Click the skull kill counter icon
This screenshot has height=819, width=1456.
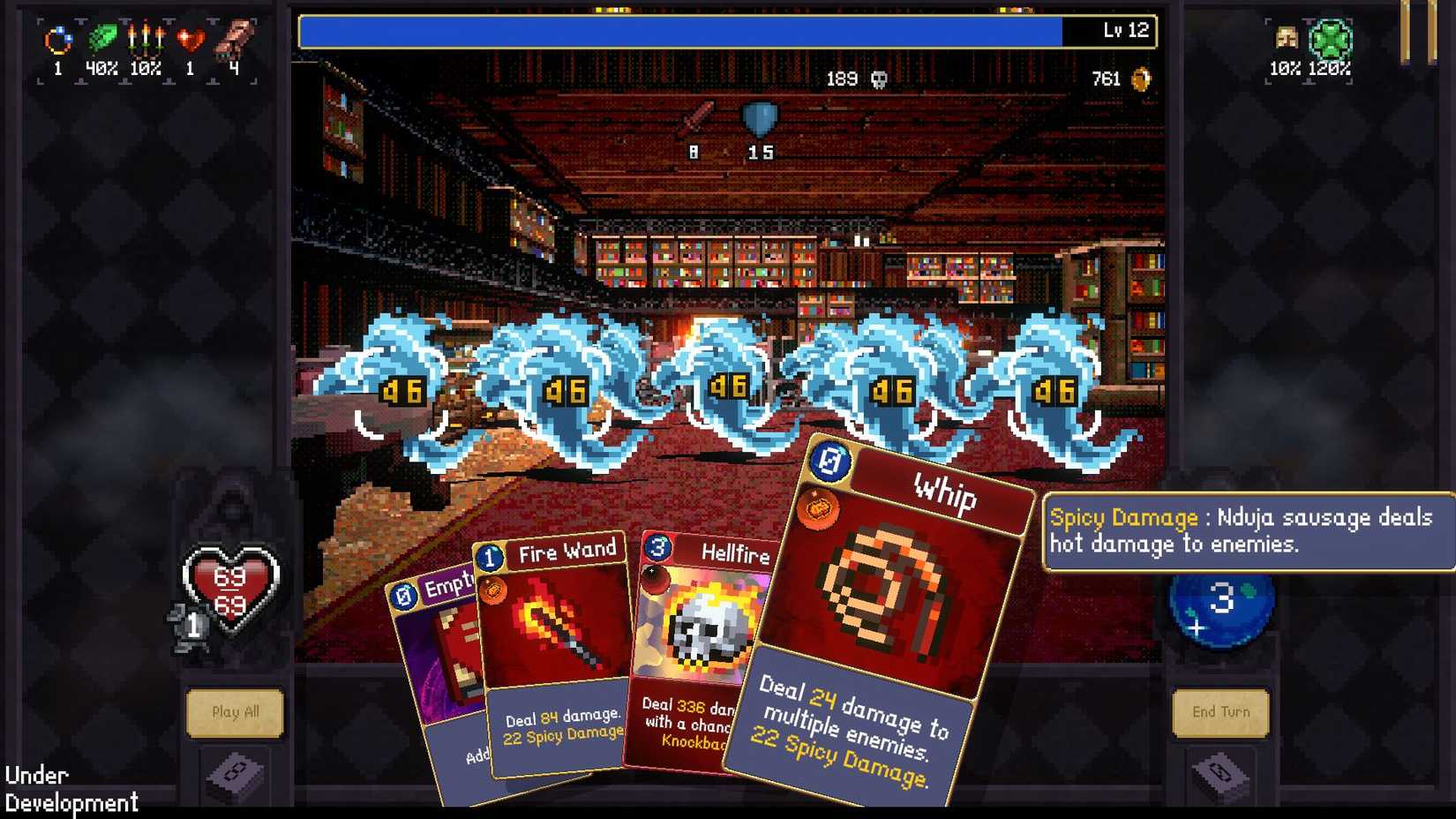(878, 79)
